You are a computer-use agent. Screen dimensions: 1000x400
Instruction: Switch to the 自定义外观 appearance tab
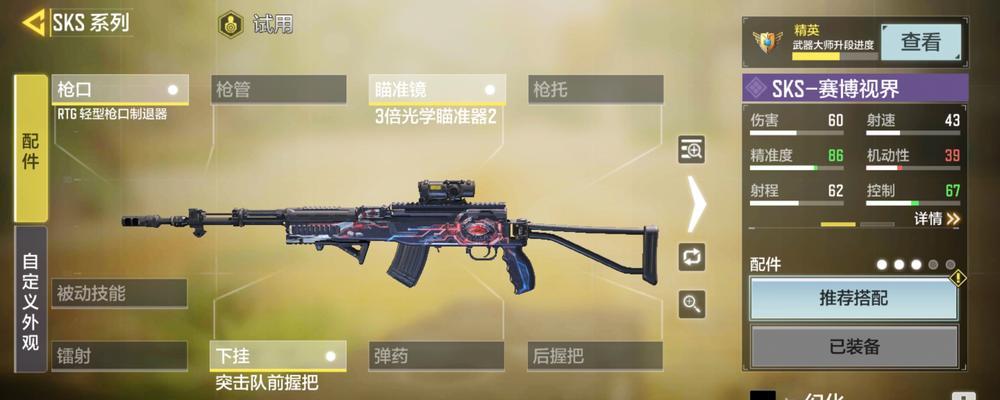click(x=30, y=298)
